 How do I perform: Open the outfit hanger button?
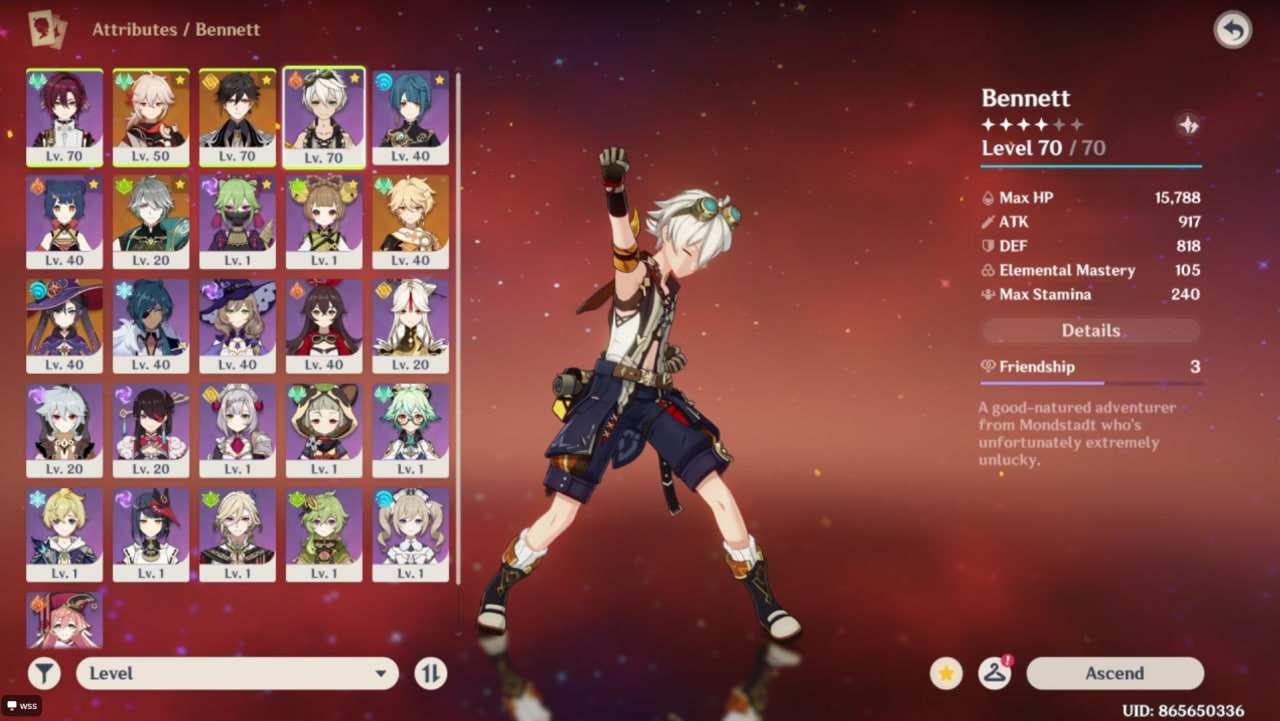994,673
